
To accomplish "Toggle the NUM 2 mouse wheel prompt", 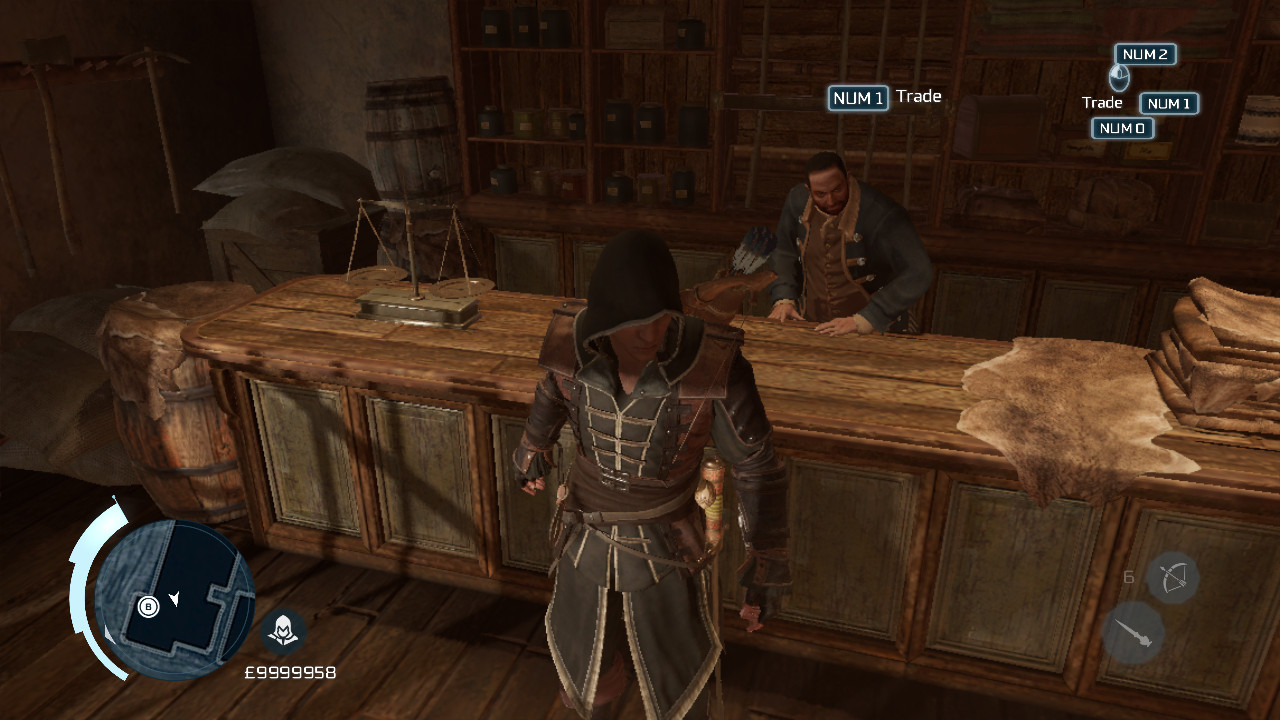I will [1145, 54].
